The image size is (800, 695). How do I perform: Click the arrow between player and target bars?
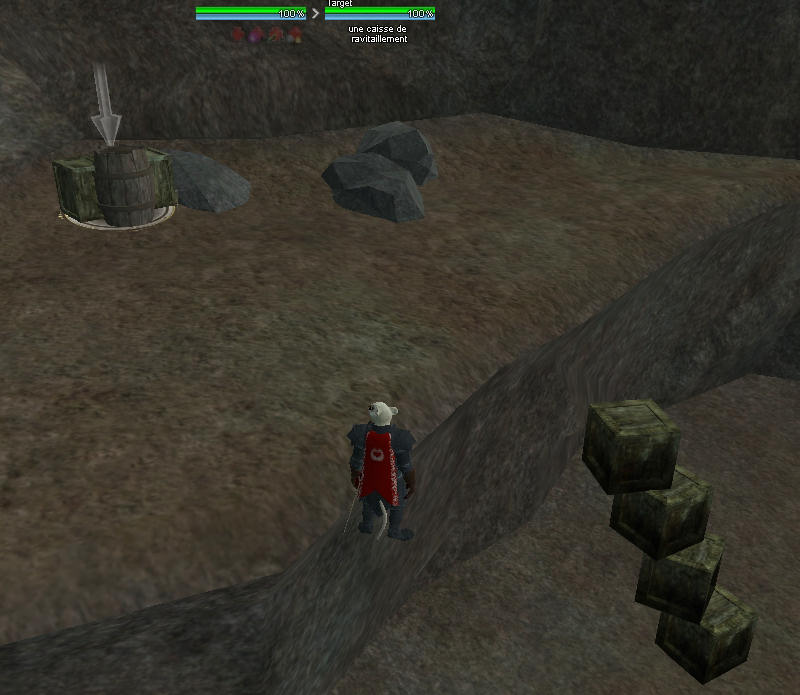316,14
